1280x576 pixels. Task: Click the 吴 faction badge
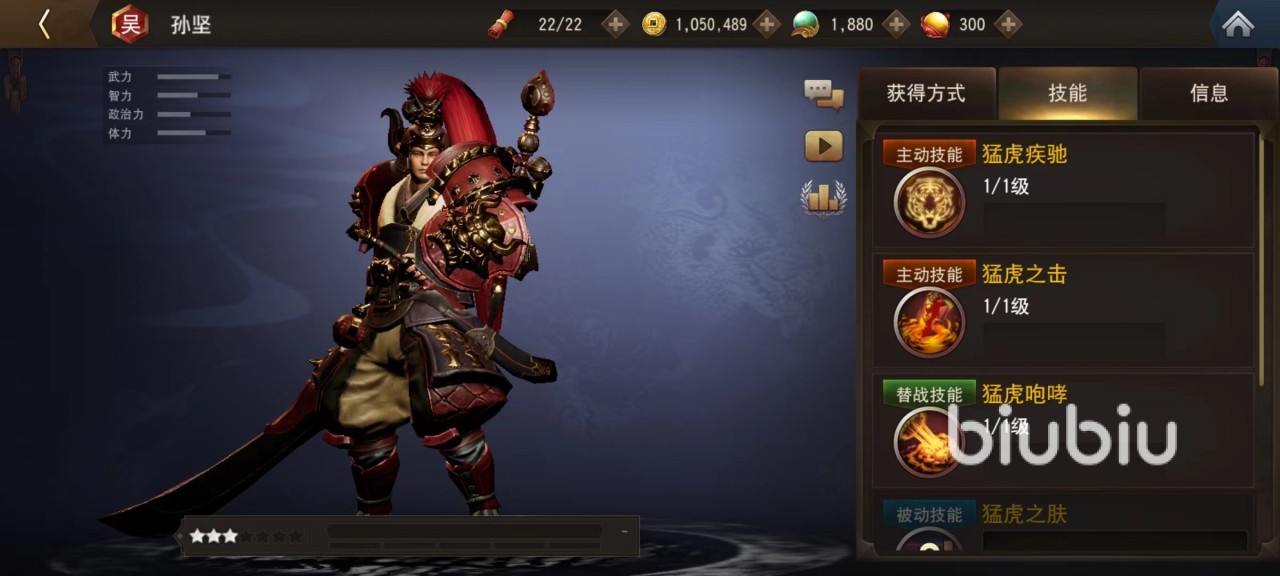129,24
